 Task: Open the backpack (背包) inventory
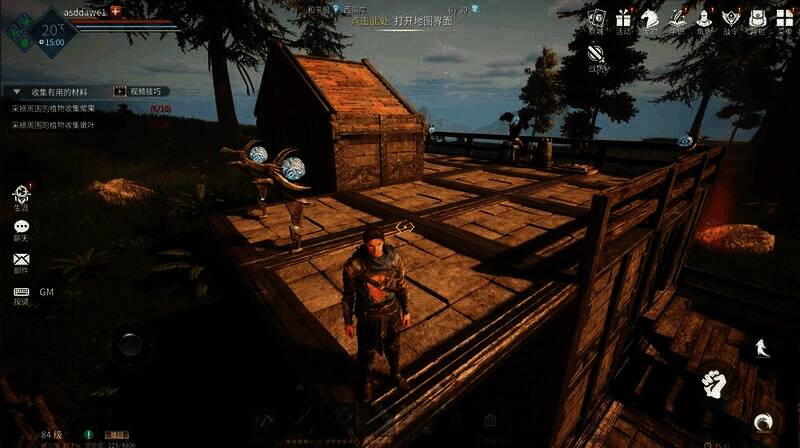757,19
